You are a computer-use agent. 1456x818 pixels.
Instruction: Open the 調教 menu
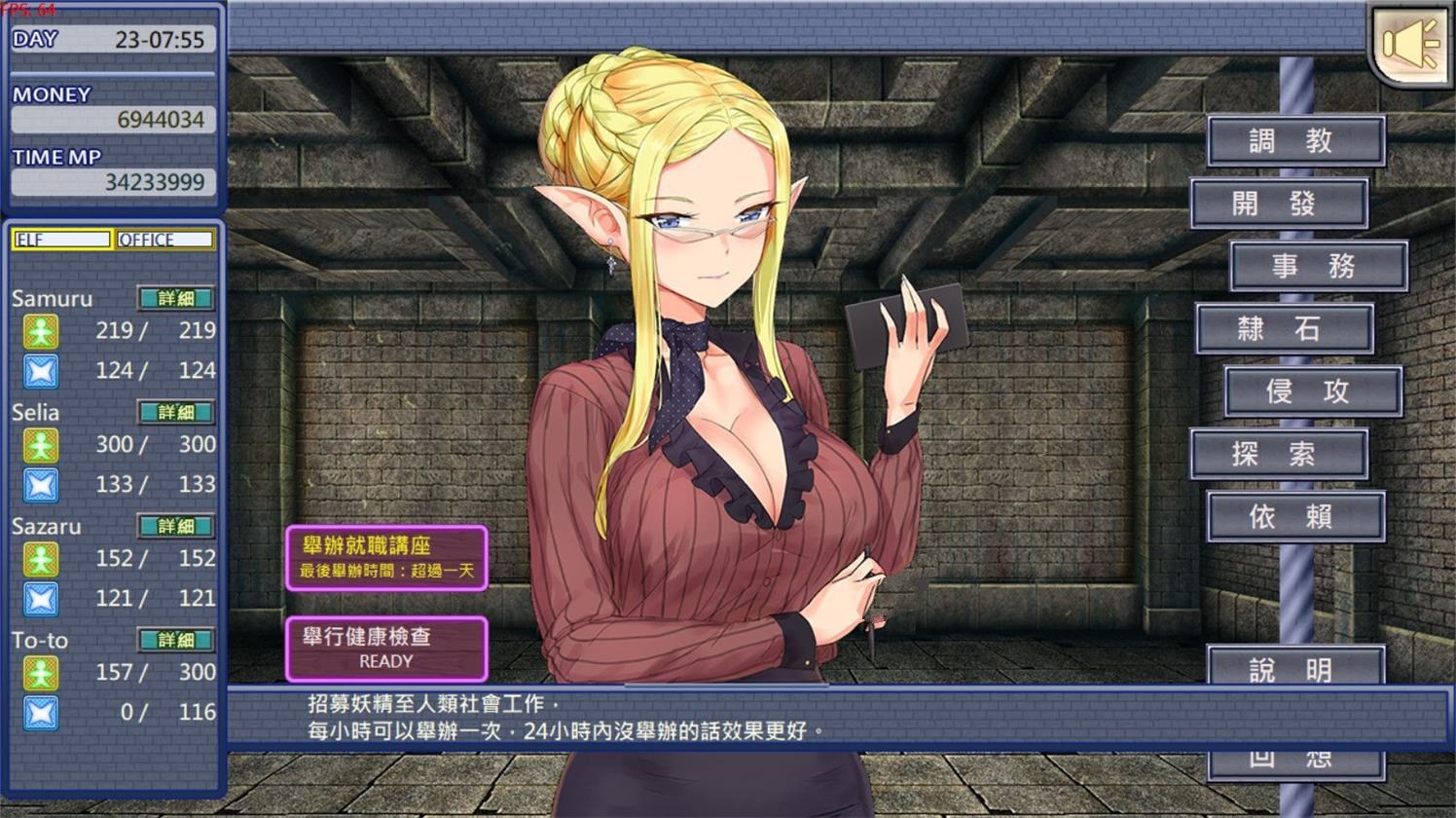1295,139
